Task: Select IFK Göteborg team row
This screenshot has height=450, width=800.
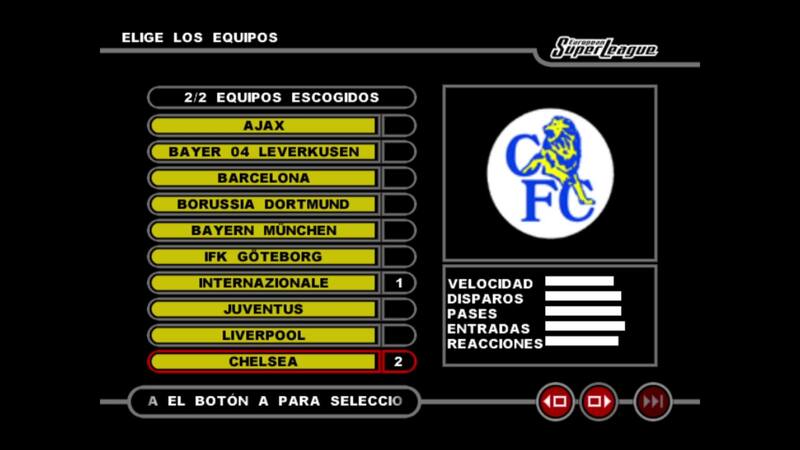Action: tap(264, 257)
